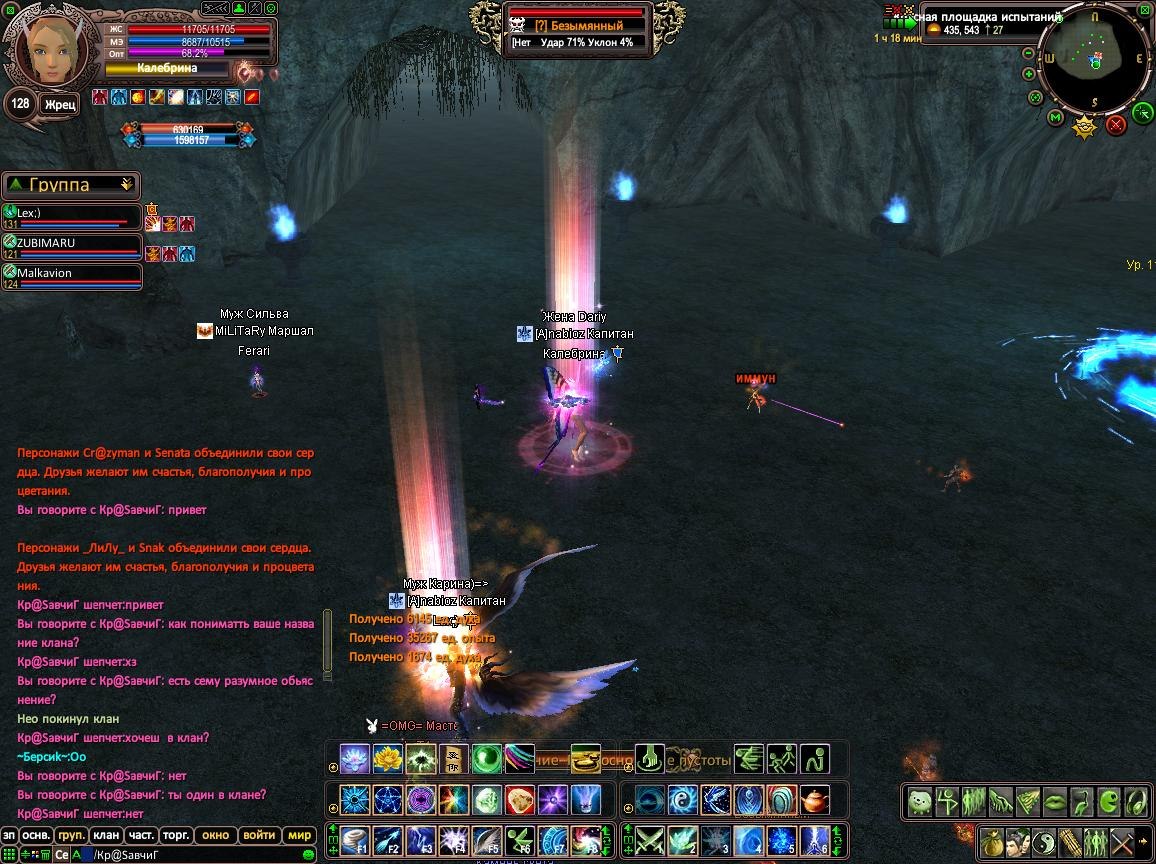Switch to the 'груп.' group chat tab
Image resolution: width=1156 pixels, height=864 pixels.
tap(71, 835)
